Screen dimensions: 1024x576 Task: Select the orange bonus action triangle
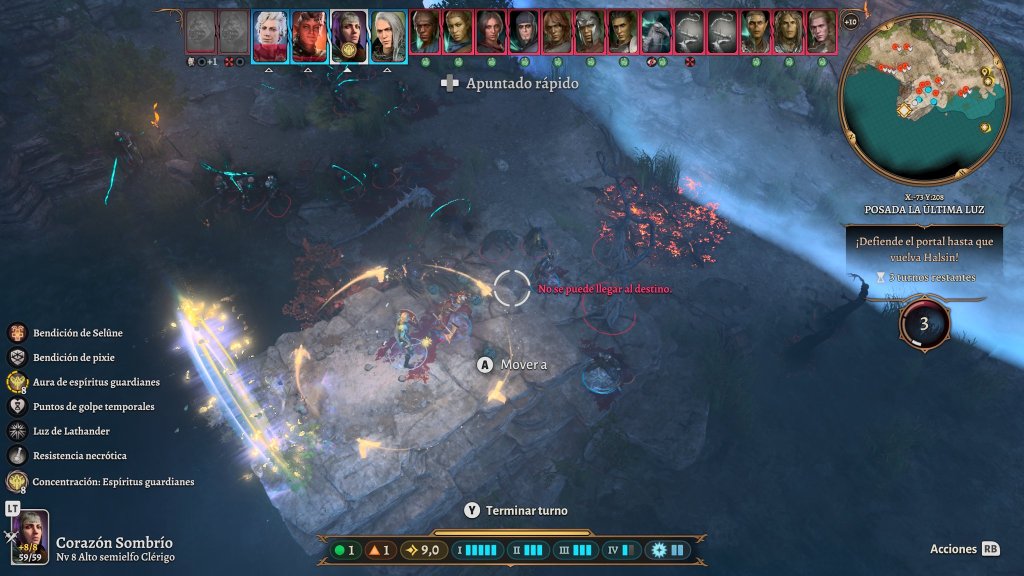[x=380, y=550]
